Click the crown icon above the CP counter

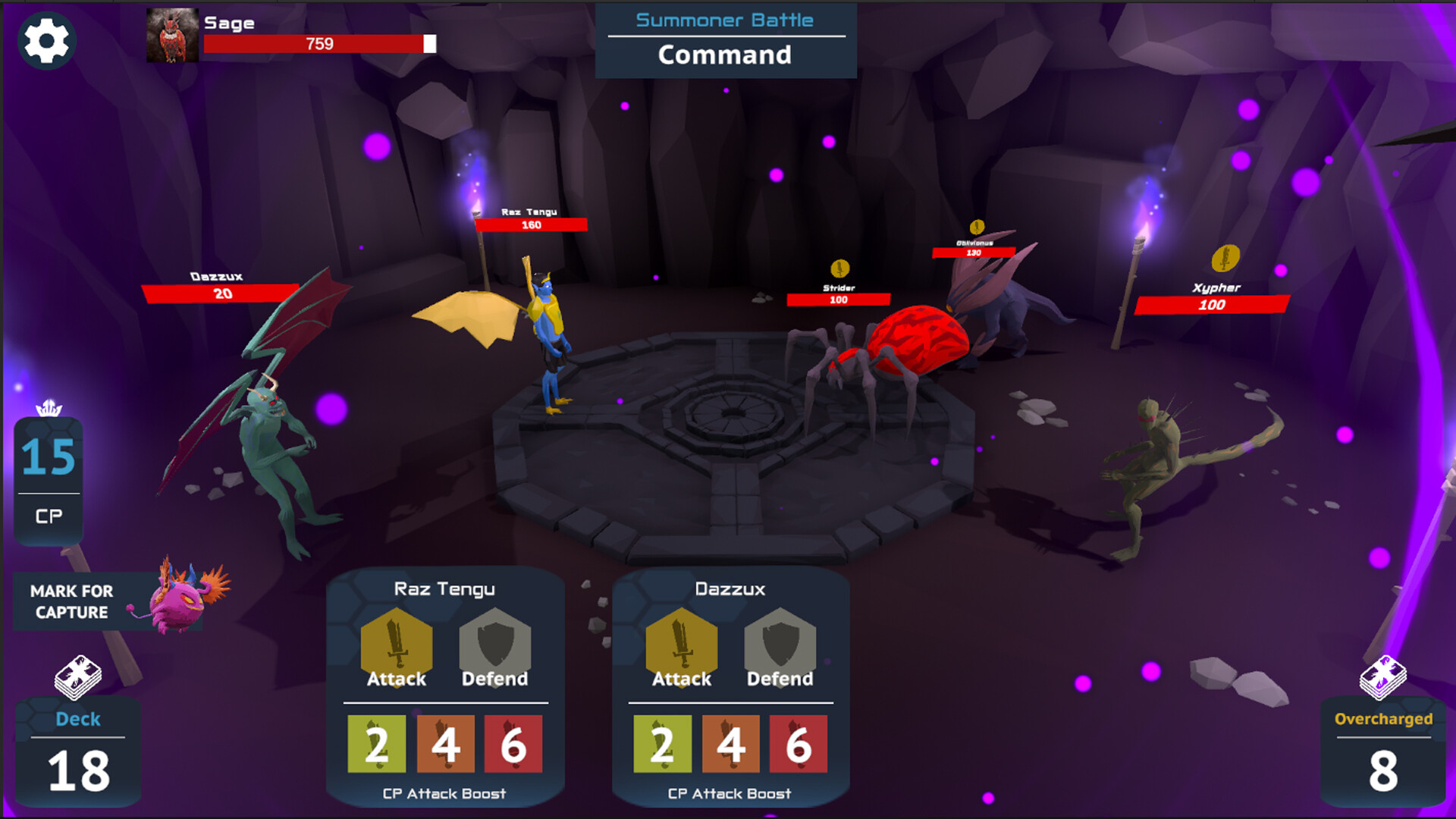click(x=49, y=408)
